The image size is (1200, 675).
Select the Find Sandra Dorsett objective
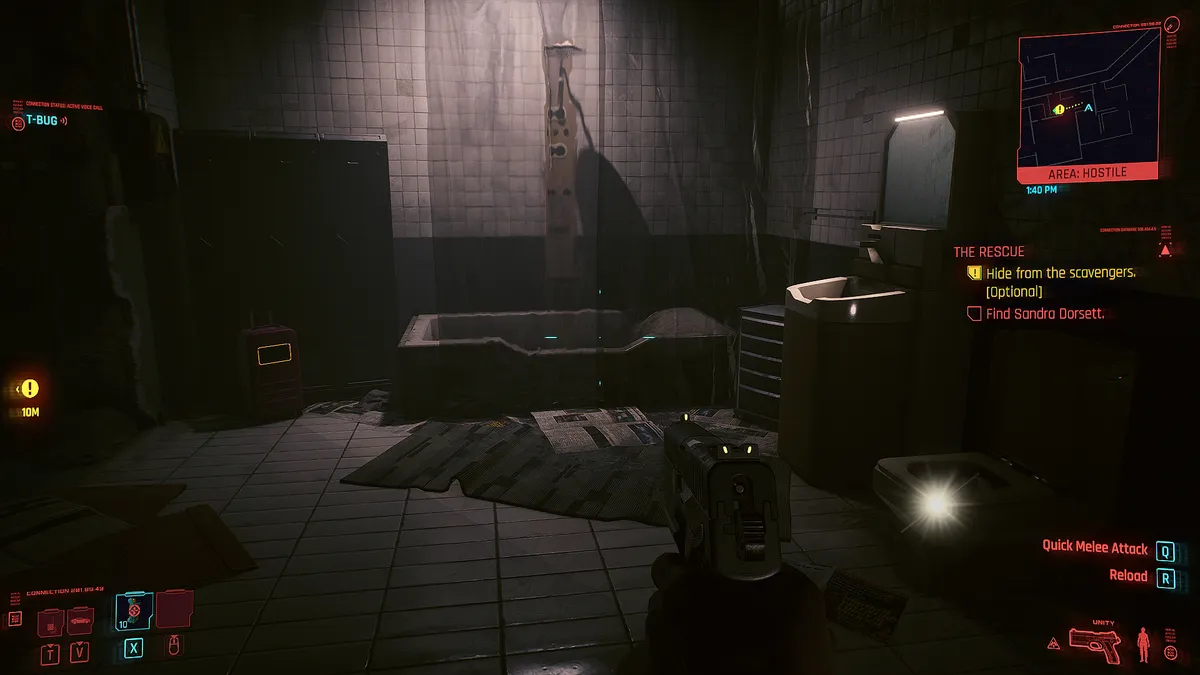click(1044, 314)
